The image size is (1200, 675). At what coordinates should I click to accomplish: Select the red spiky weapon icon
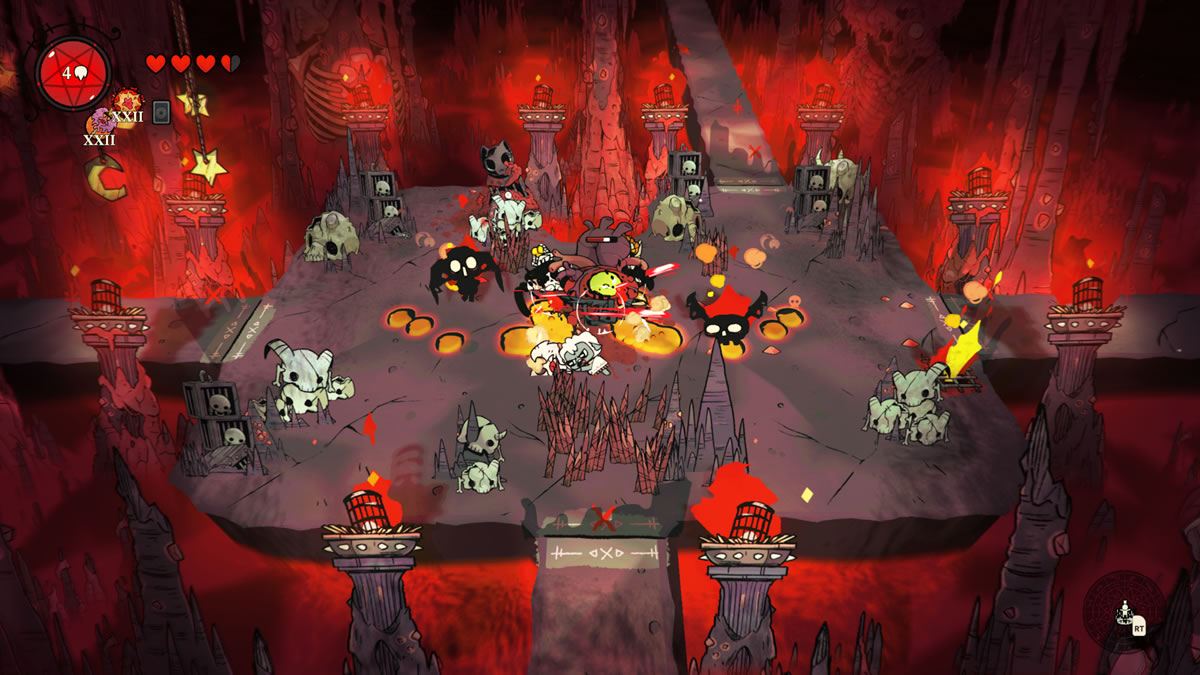126,102
